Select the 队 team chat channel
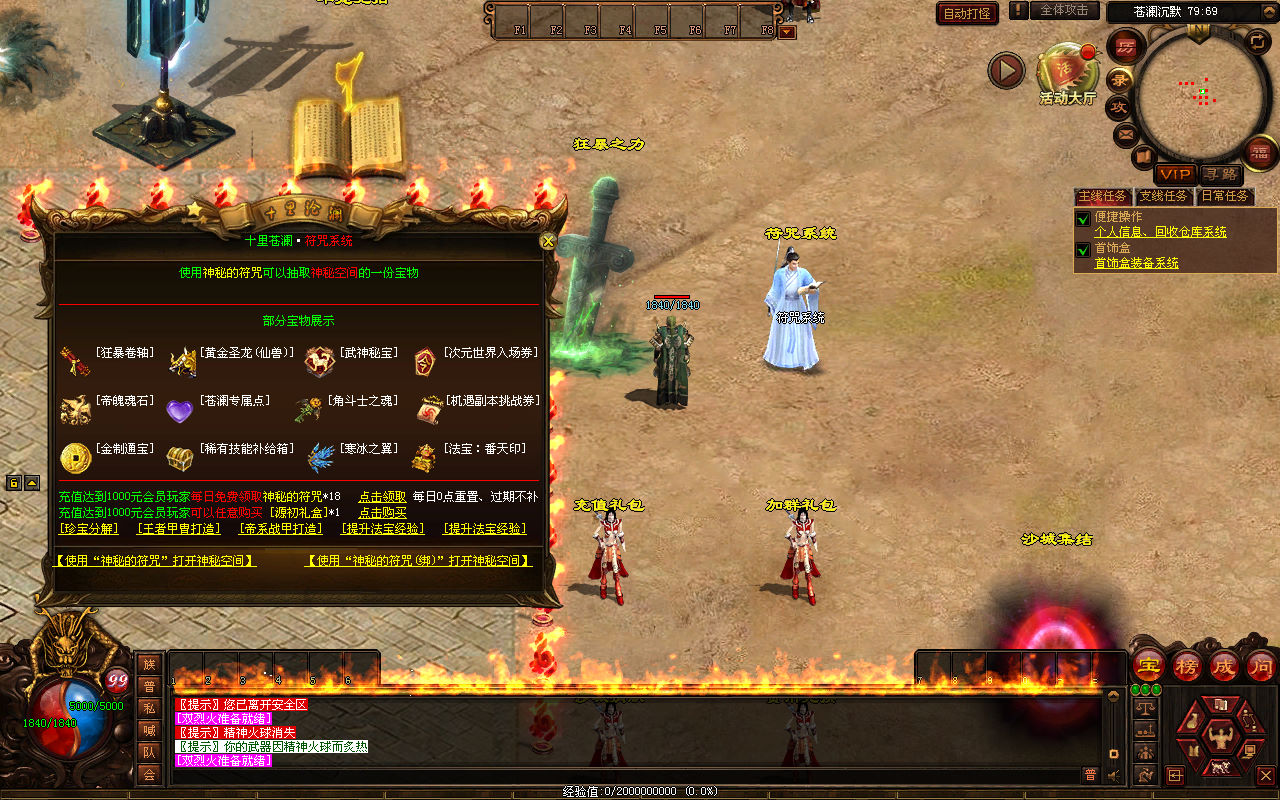Screen dimensions: 1280x800 click(149, 751)
